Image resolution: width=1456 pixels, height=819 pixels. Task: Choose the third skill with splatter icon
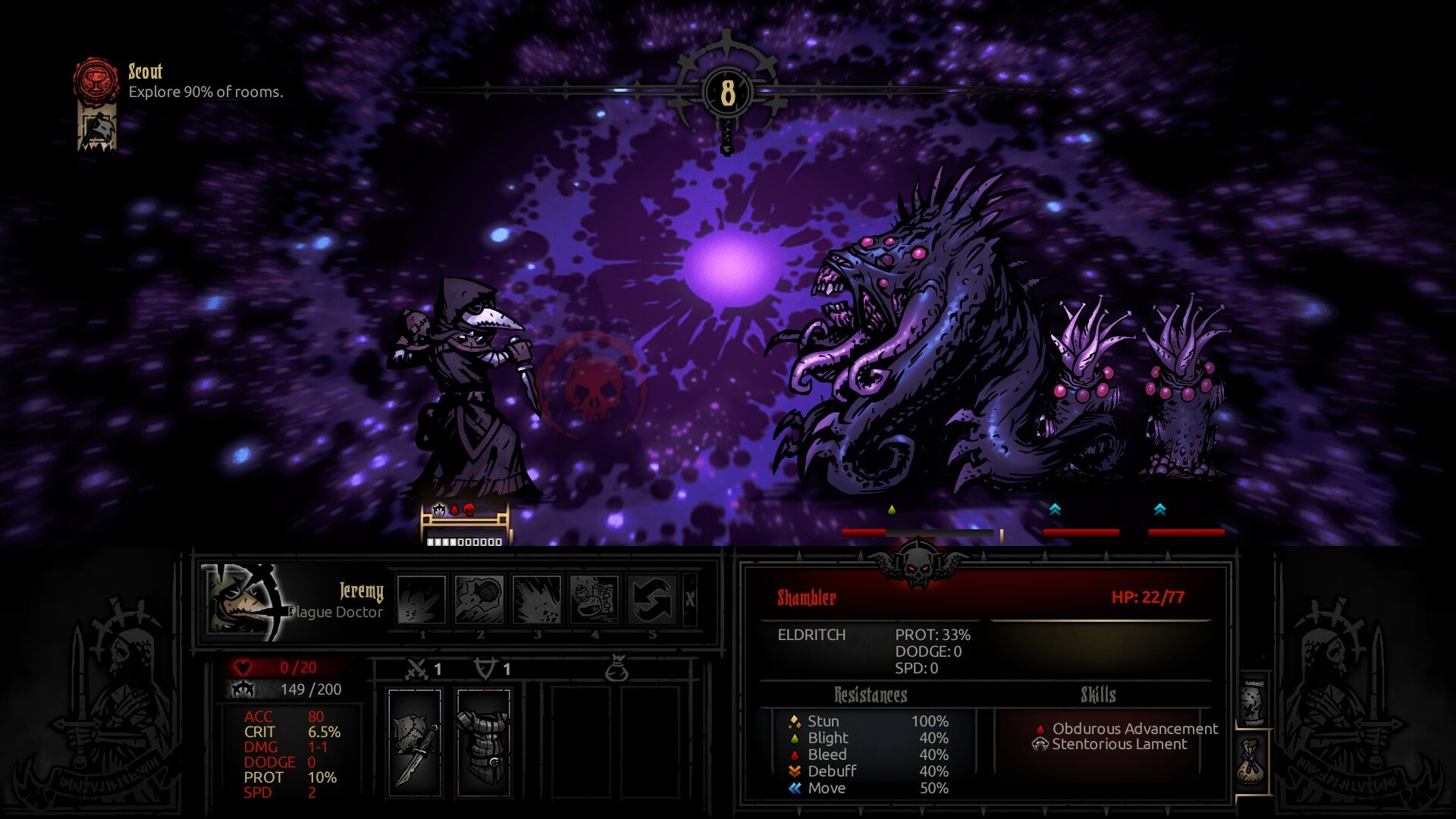[537, 599]
